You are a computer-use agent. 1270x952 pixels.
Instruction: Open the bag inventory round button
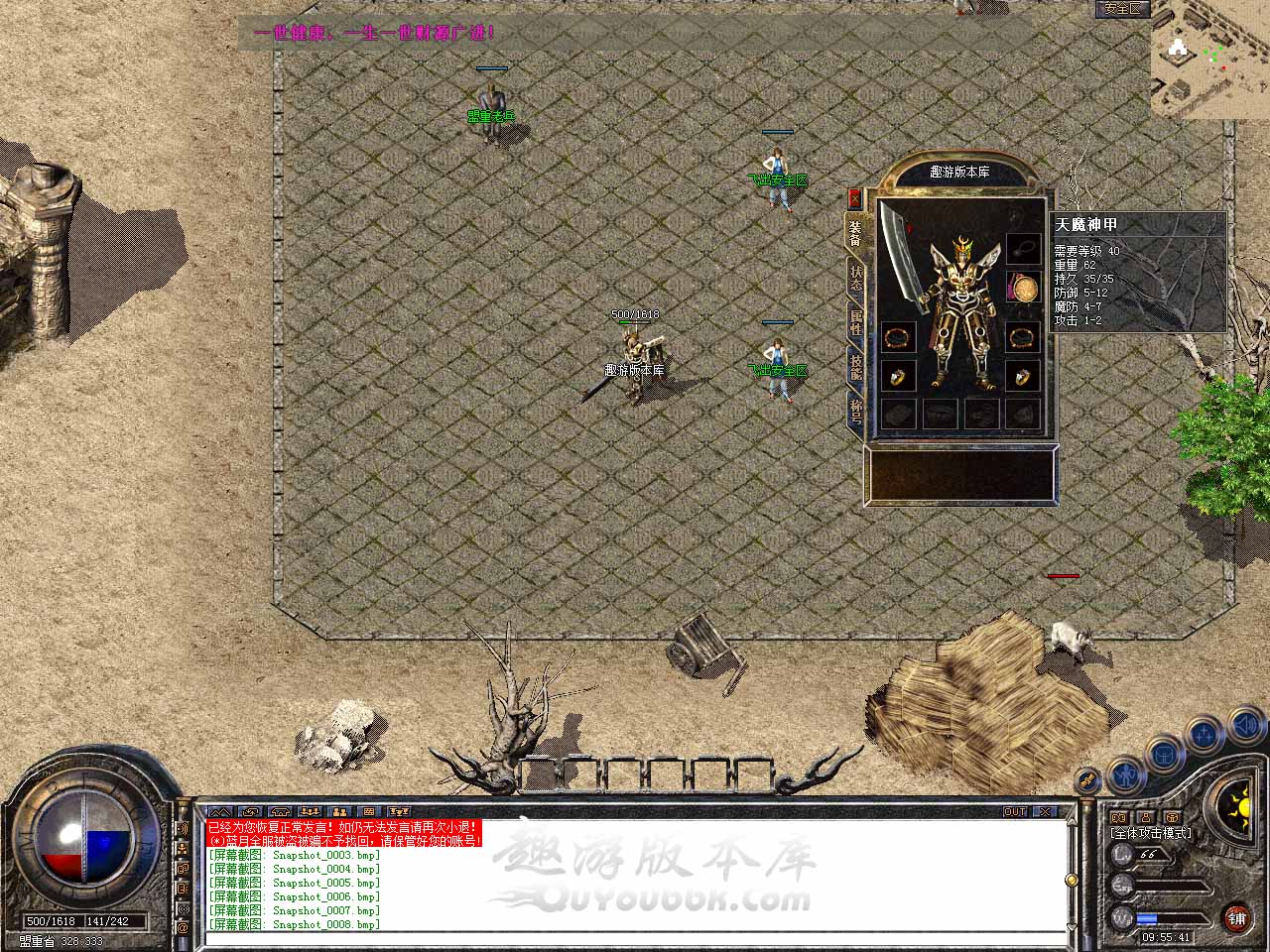tap(1165, 754)
